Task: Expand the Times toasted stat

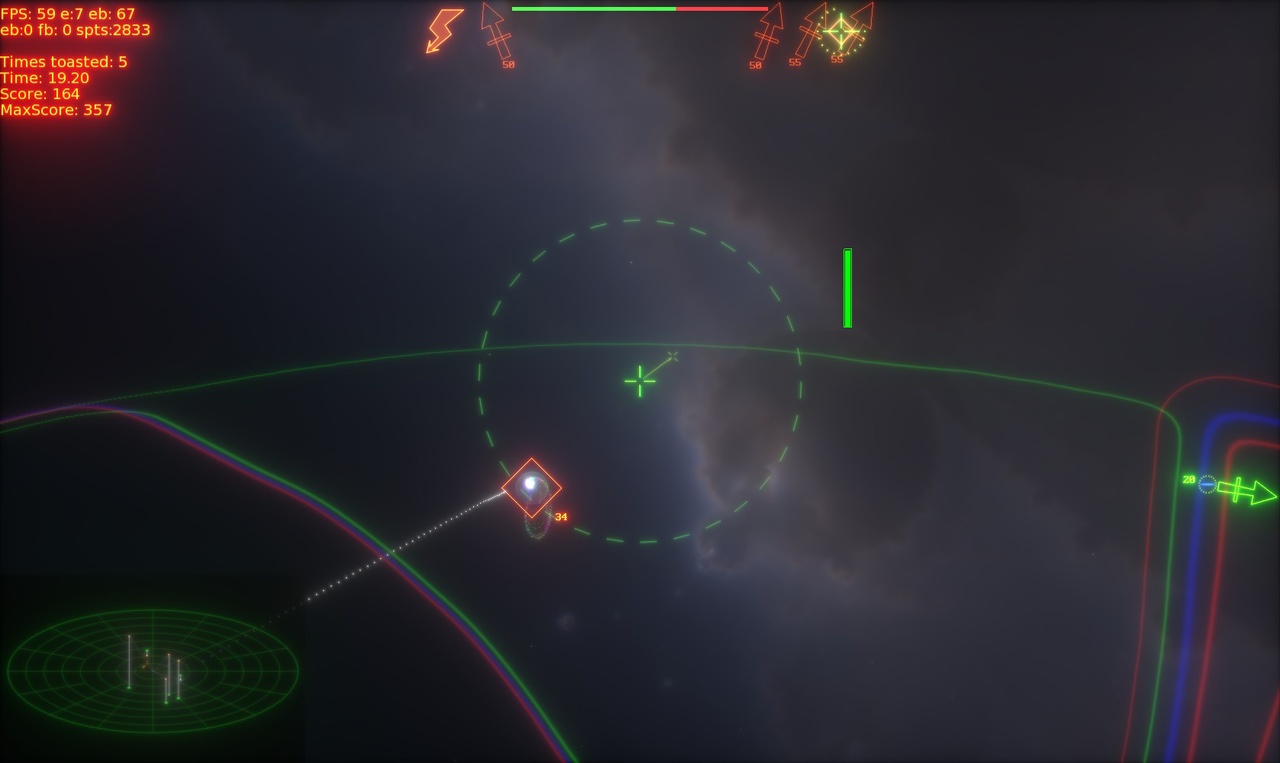Action: pos(64,61)
